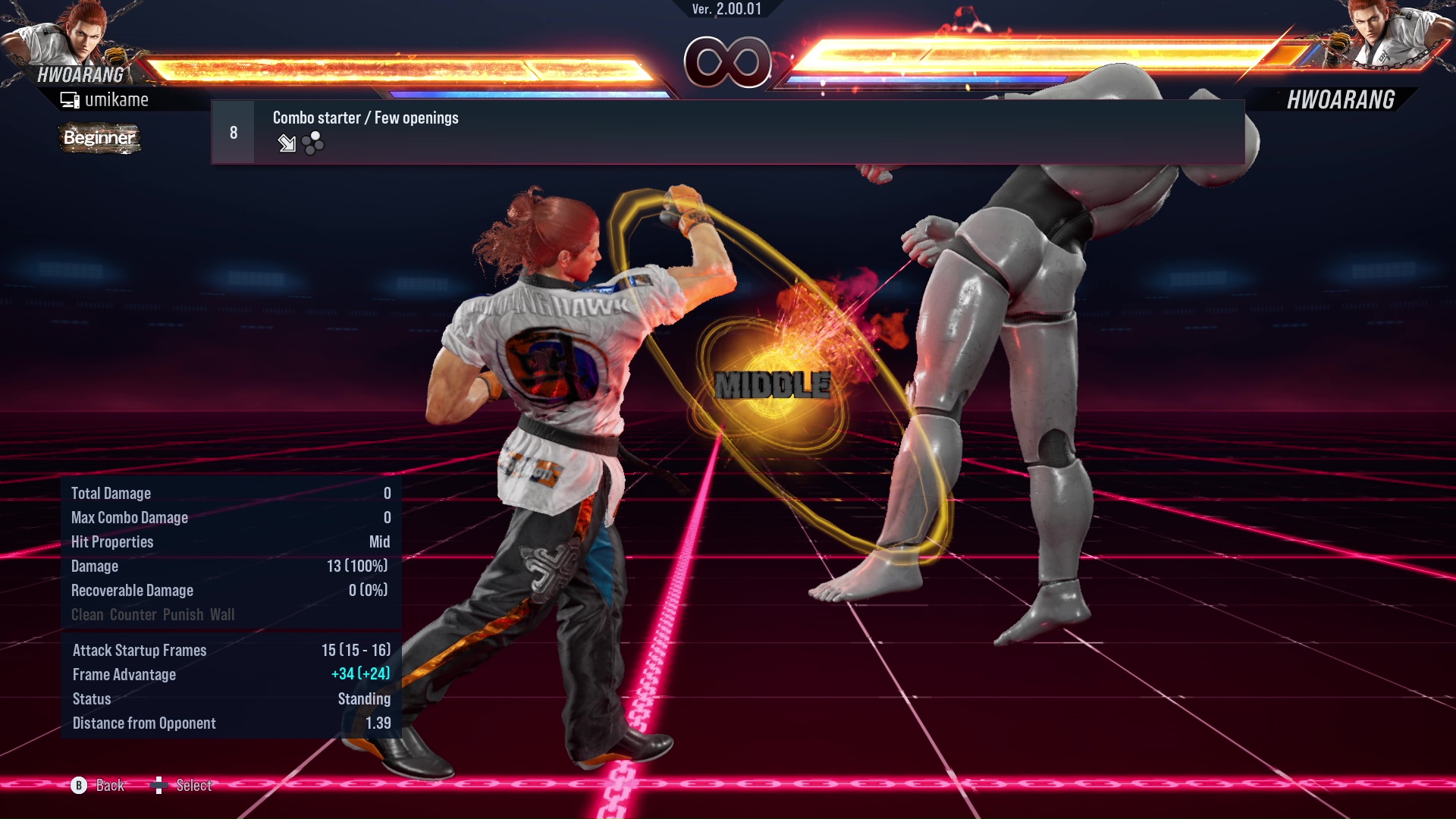This screenshot has width=1456, height=819.
Task: Click Back to exit practice mode
Action: (x=108, y=786)
